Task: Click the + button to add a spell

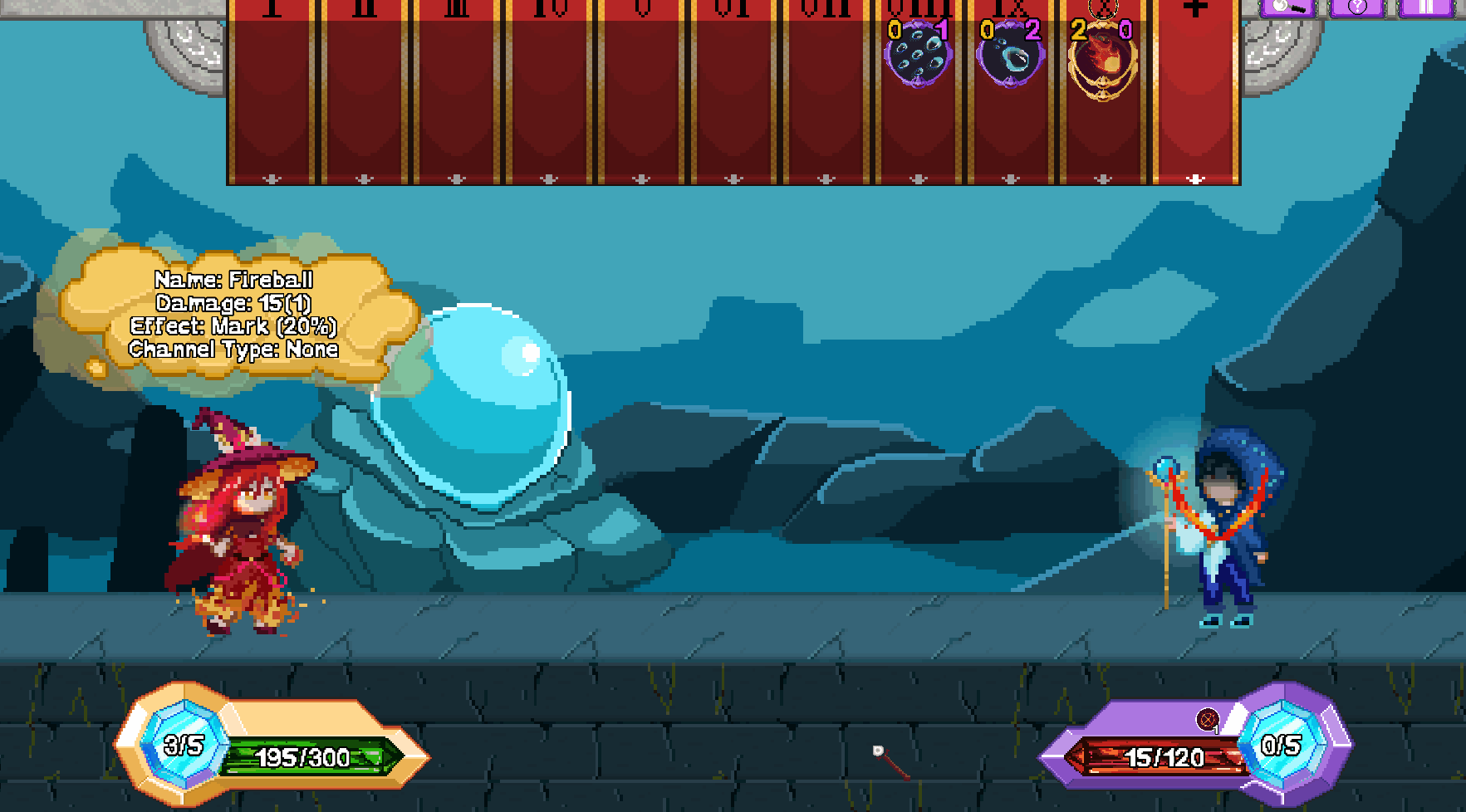Action: click(1194, 8)
